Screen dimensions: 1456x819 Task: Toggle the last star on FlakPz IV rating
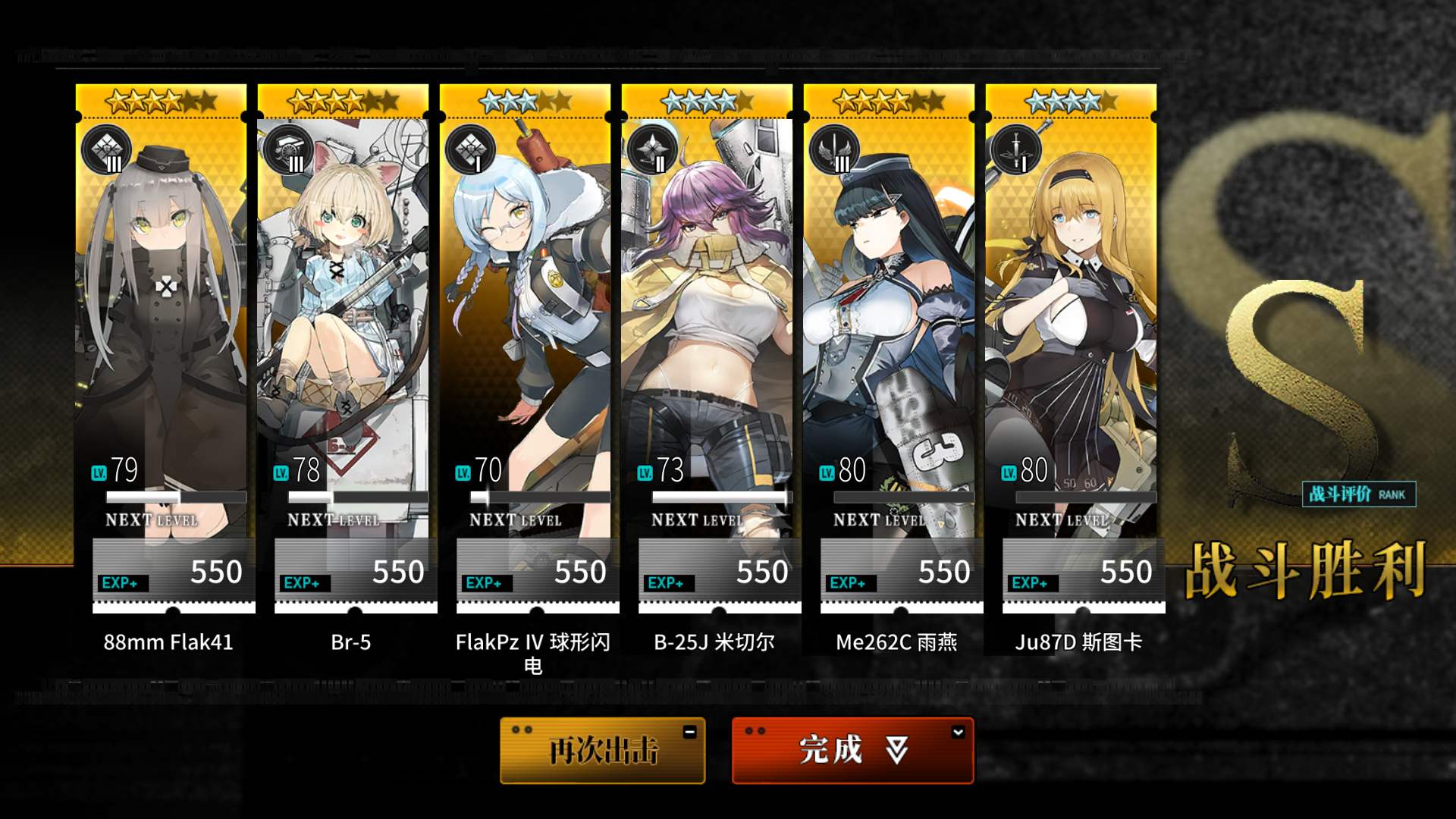click(x=564, y=99)
